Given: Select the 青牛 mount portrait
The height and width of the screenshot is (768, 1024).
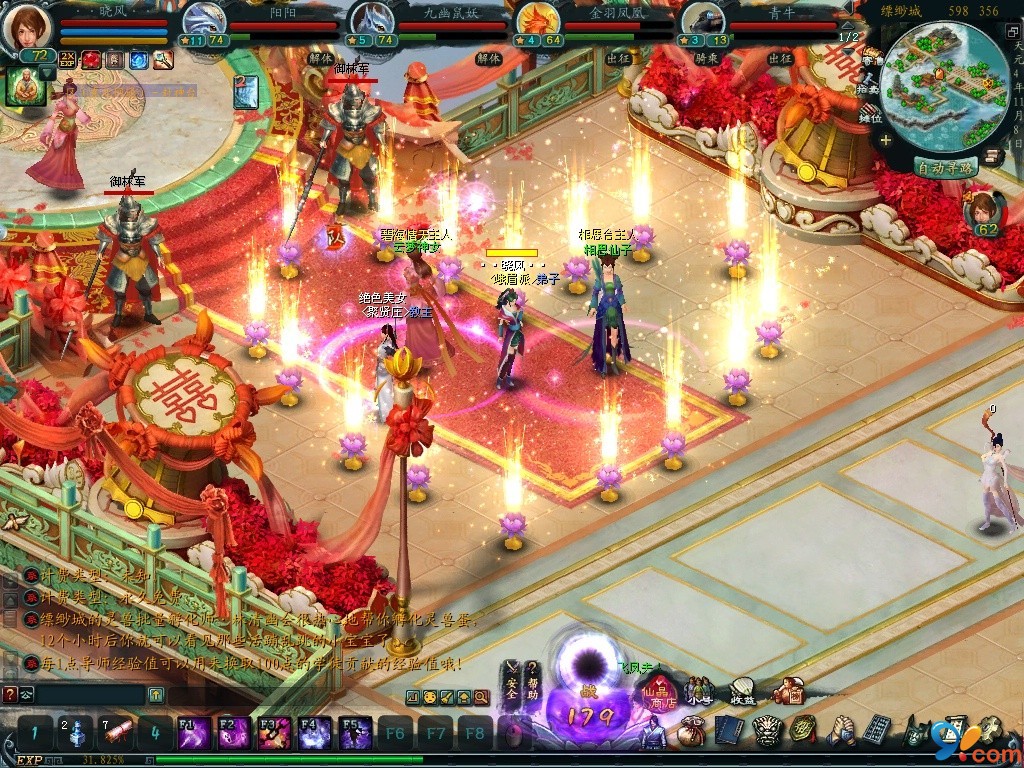Looking at the screenshot, I should point(703,20).
